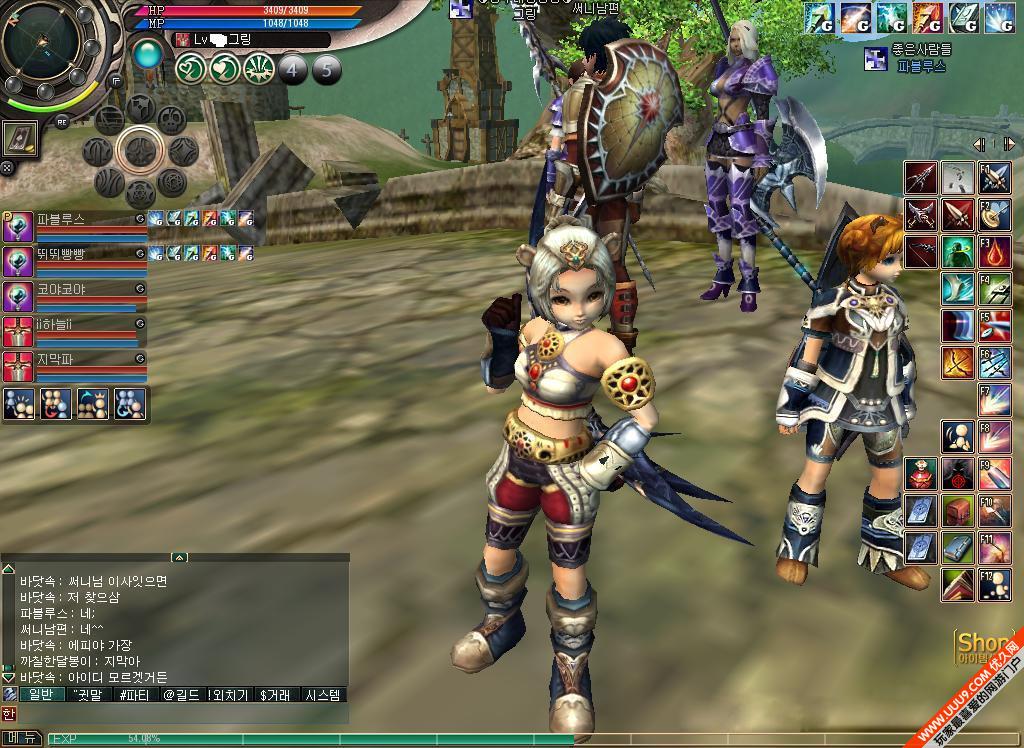Click the card icon below the minimap
Viewport: 1024px width, 748px height.
(20, 138)
